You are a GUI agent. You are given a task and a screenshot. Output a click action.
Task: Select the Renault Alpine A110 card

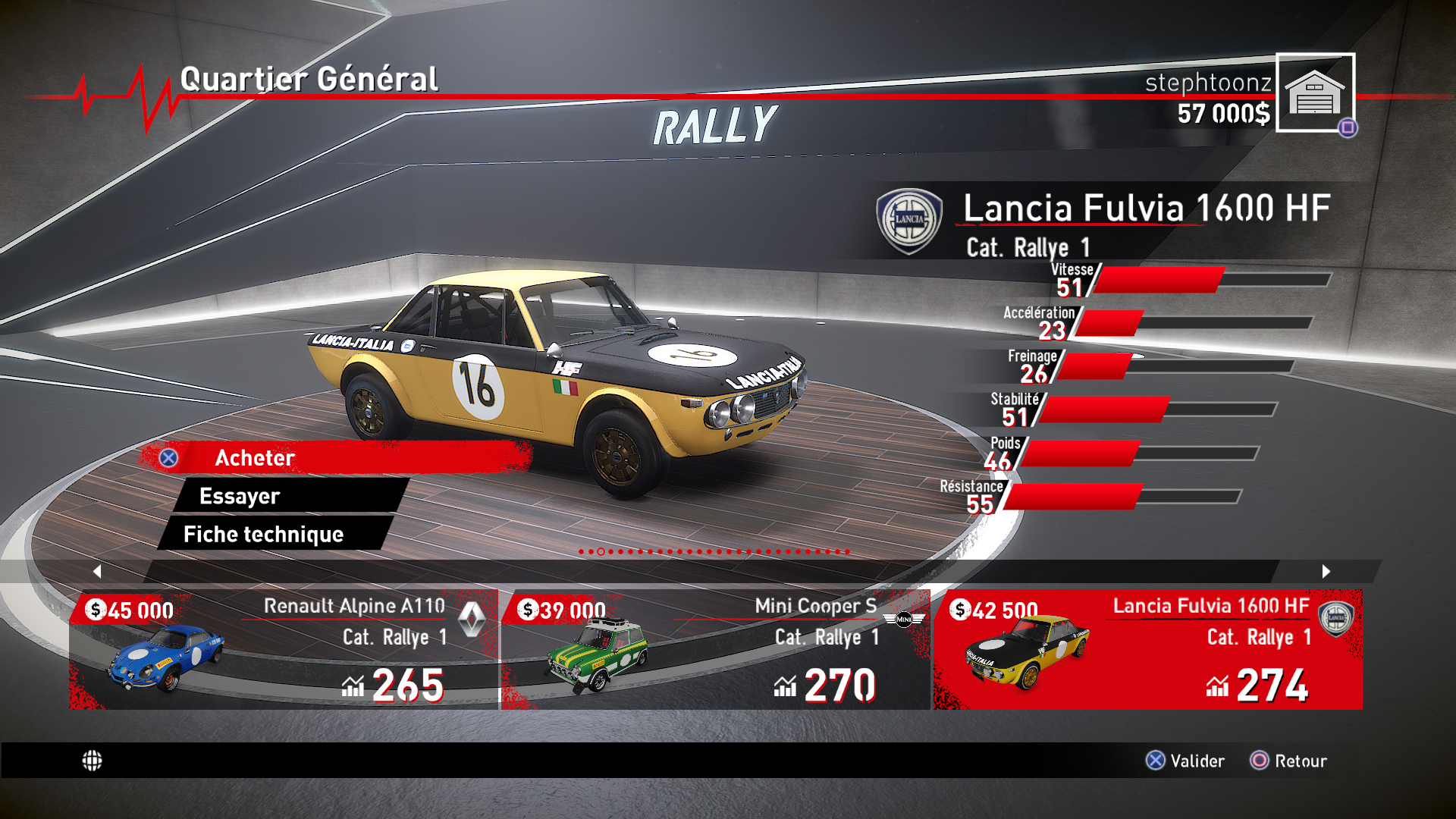point(284,649)
